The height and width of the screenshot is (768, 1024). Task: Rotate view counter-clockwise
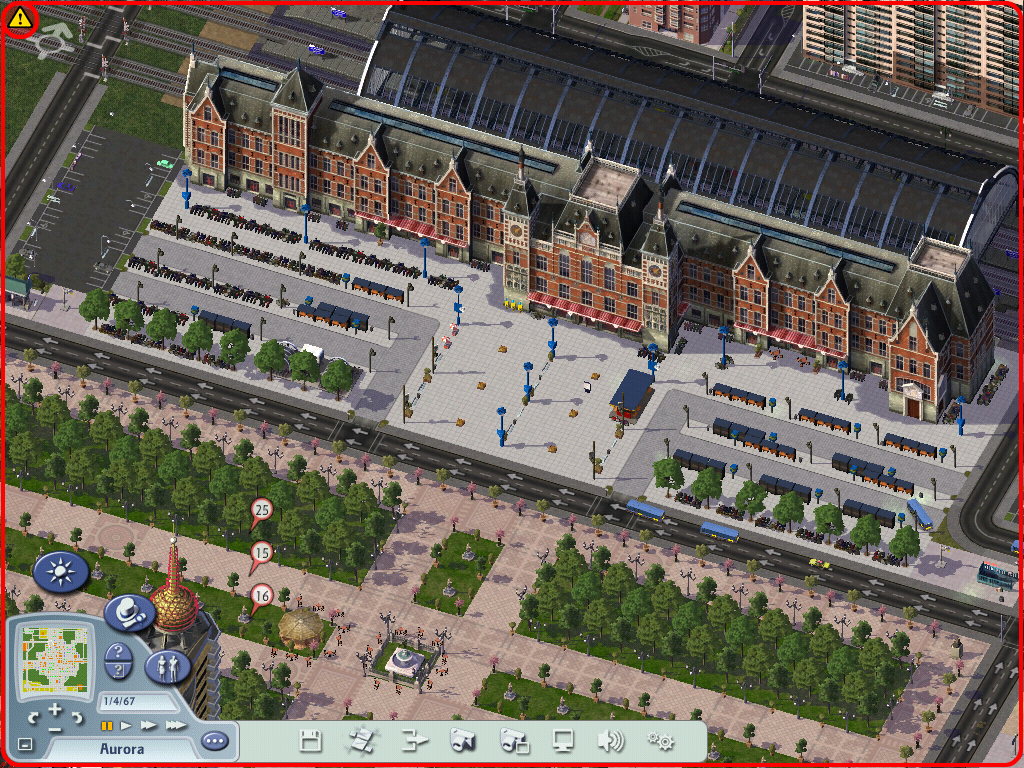[35, 717]
